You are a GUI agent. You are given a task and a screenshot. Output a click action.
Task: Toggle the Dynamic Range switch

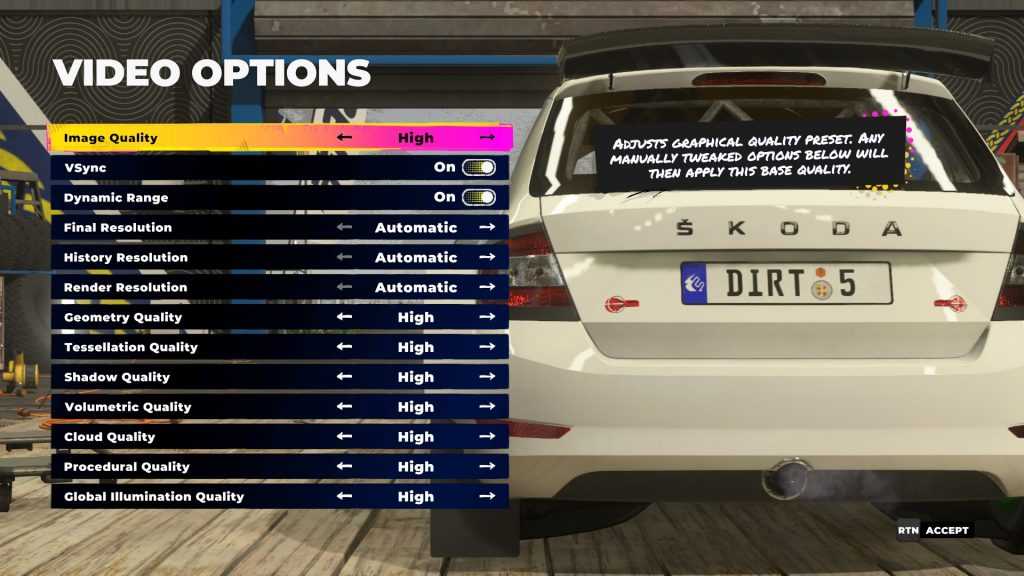[478, 197]
